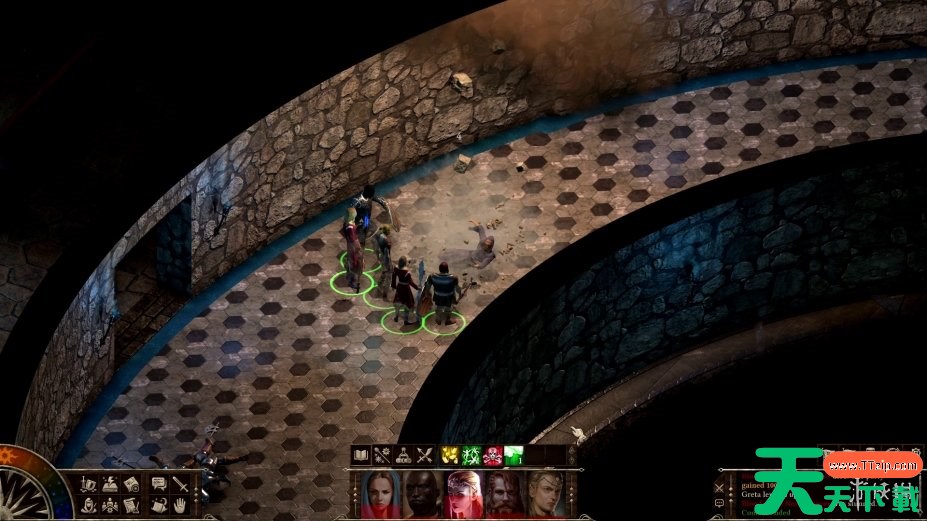The image size is (927, 521).
Task: Select the circlet-wearing woman portrait
Action: (464, 494)
